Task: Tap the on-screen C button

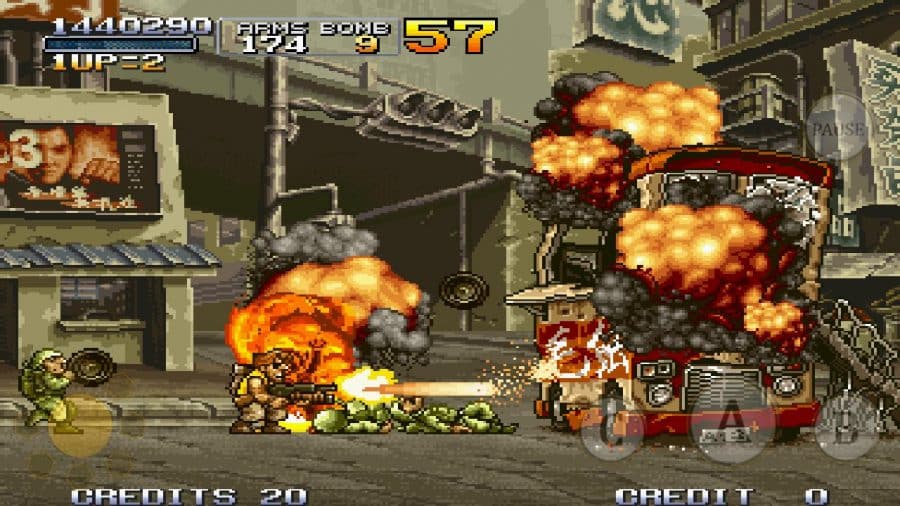Action: click(612, 427)
